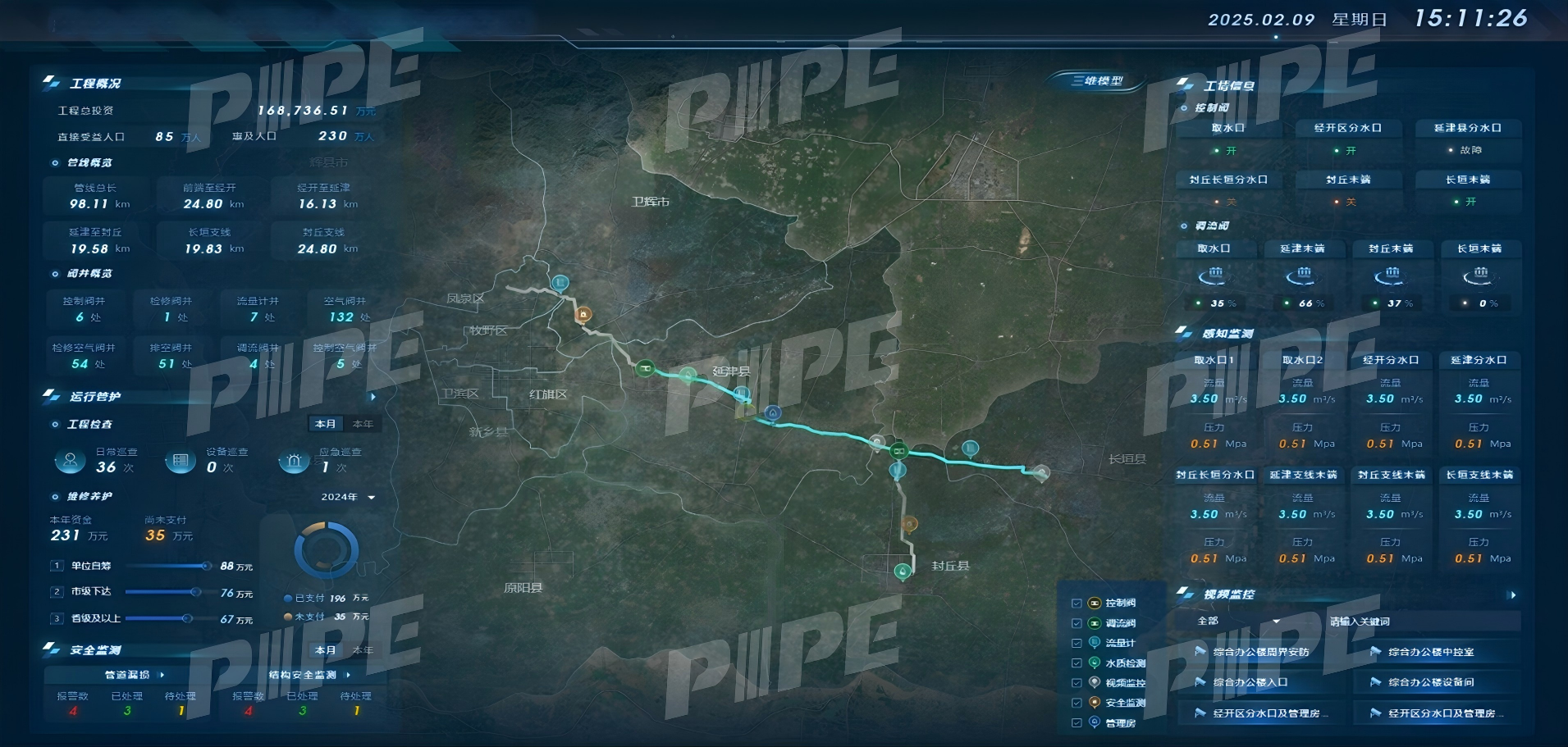Toggle the 三维模型 3D model button
This screenshot has width=1568, height=747.
(x=1097, y=80)
